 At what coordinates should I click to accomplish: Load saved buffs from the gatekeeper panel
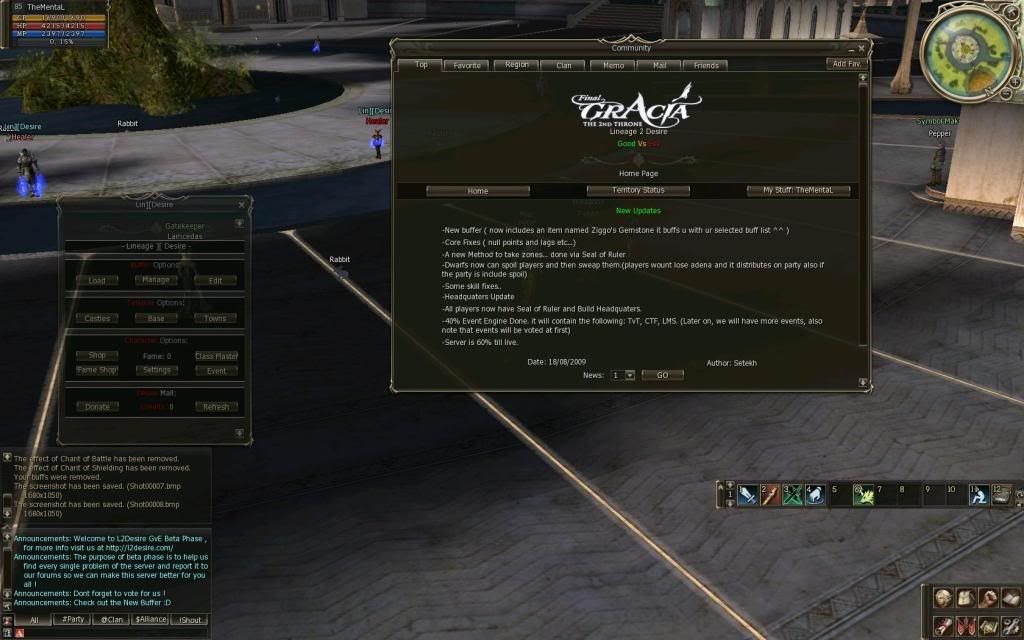coord(97,280)
